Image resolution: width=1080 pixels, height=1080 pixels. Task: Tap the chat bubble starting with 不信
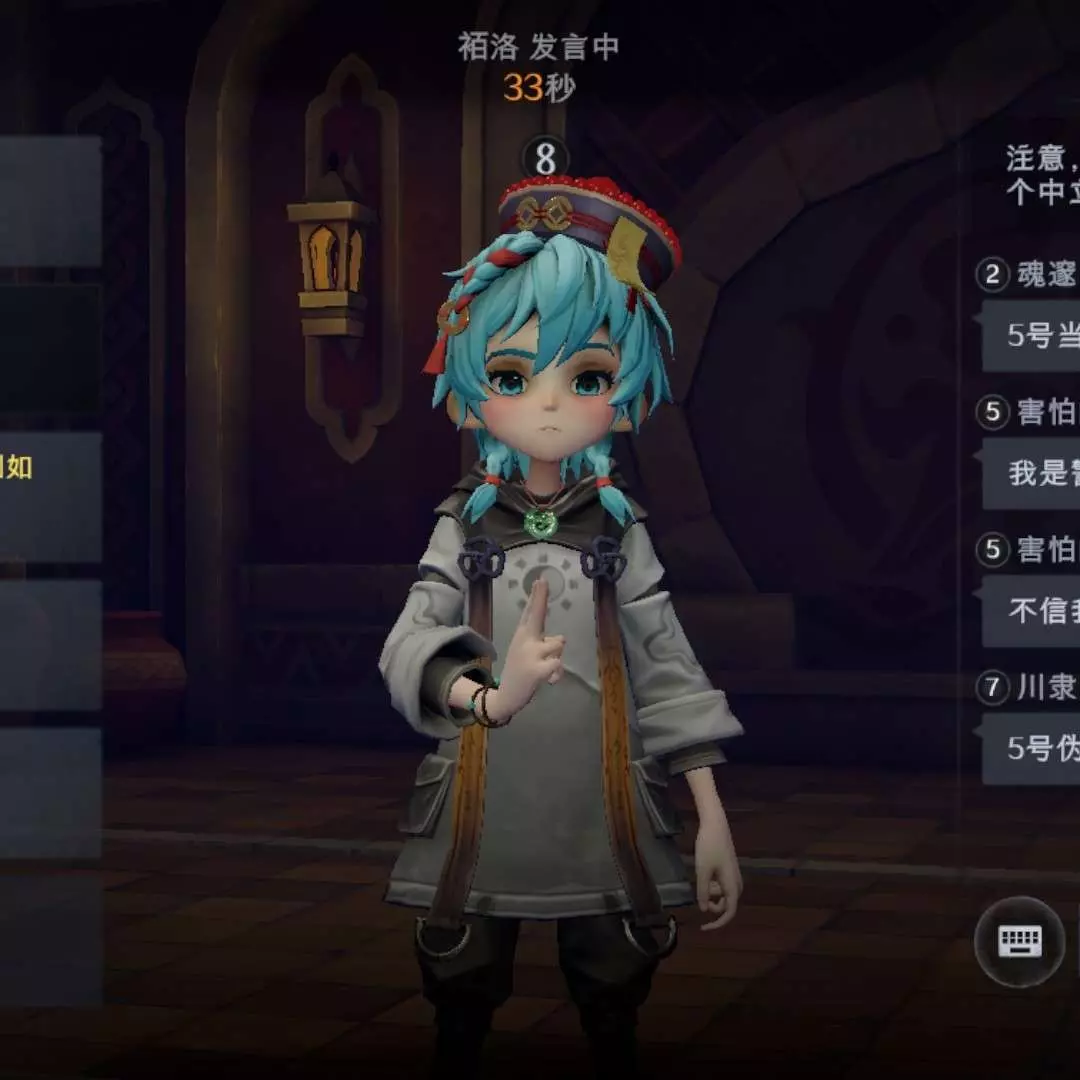pyautogui.click(x=1040, y=610)
